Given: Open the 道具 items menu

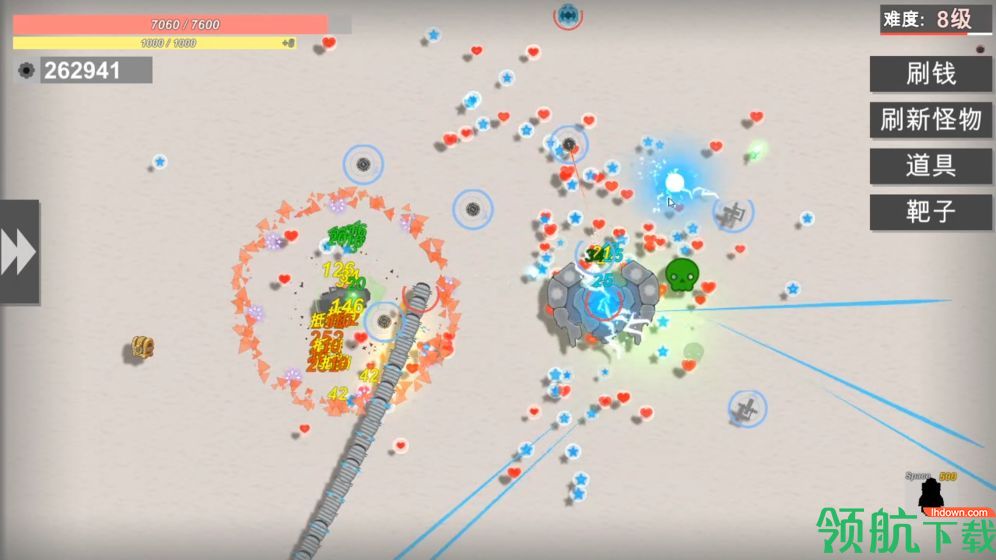Looking at the screenshot, I should tap(930, 166).
